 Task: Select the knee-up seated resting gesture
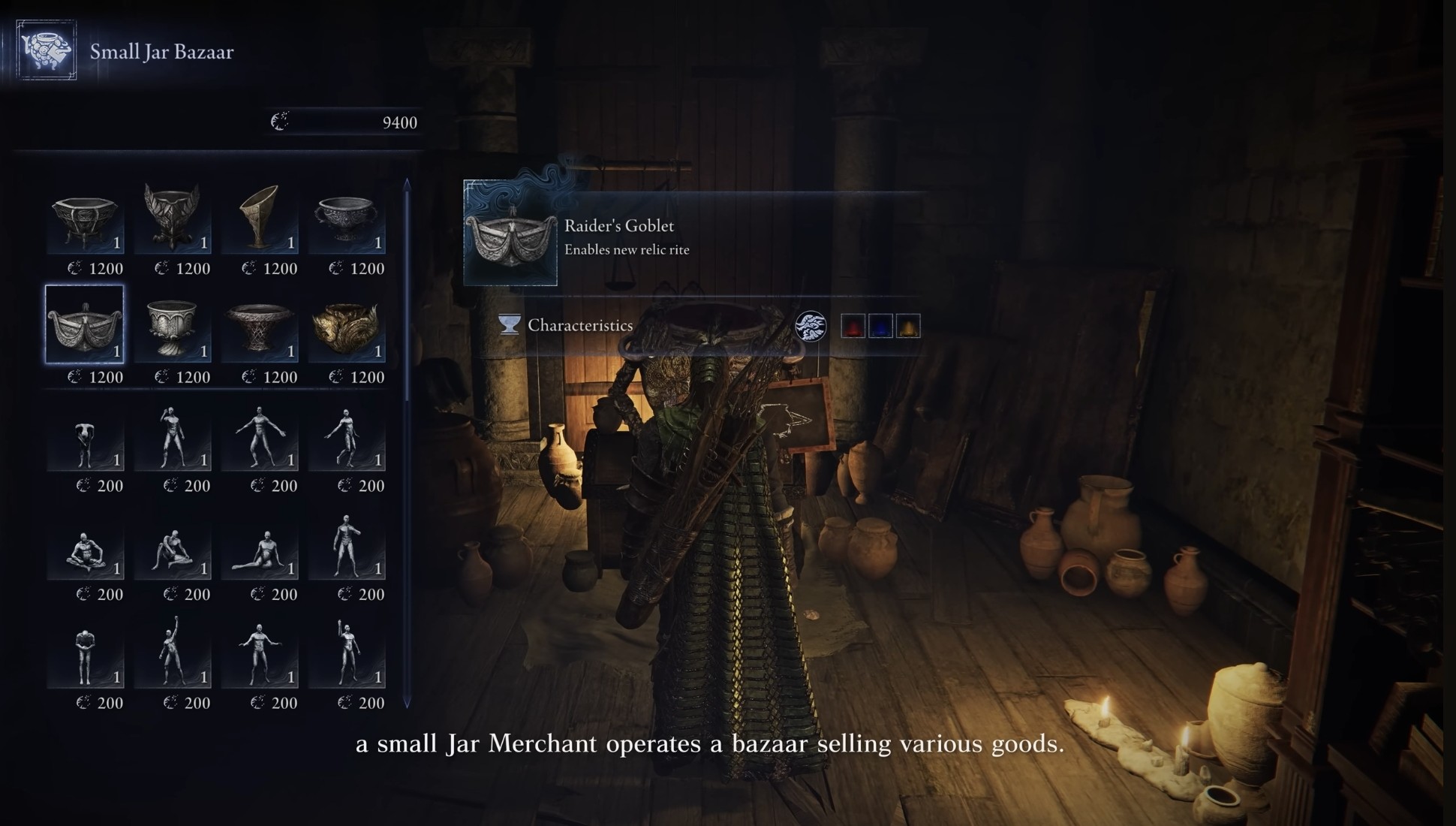[173, 551]
